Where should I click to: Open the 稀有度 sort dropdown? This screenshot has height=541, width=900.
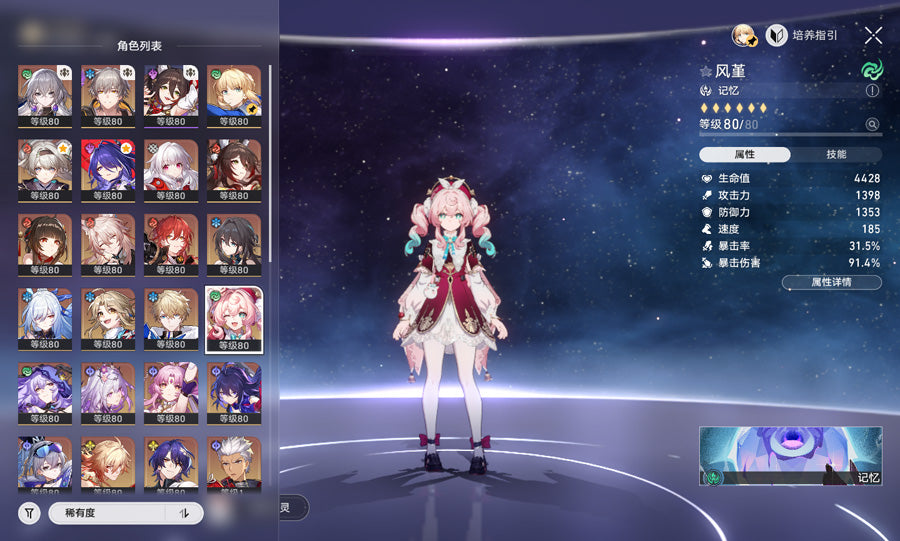point(106,513)
